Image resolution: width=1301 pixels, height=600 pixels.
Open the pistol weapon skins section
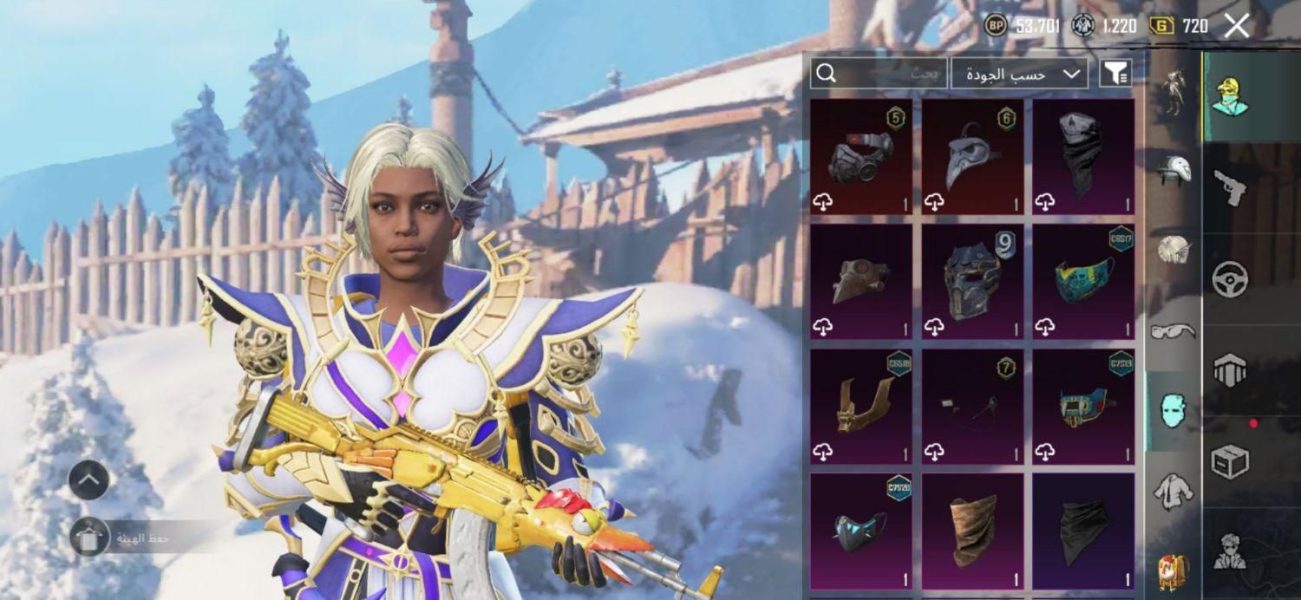(1230, 186)
